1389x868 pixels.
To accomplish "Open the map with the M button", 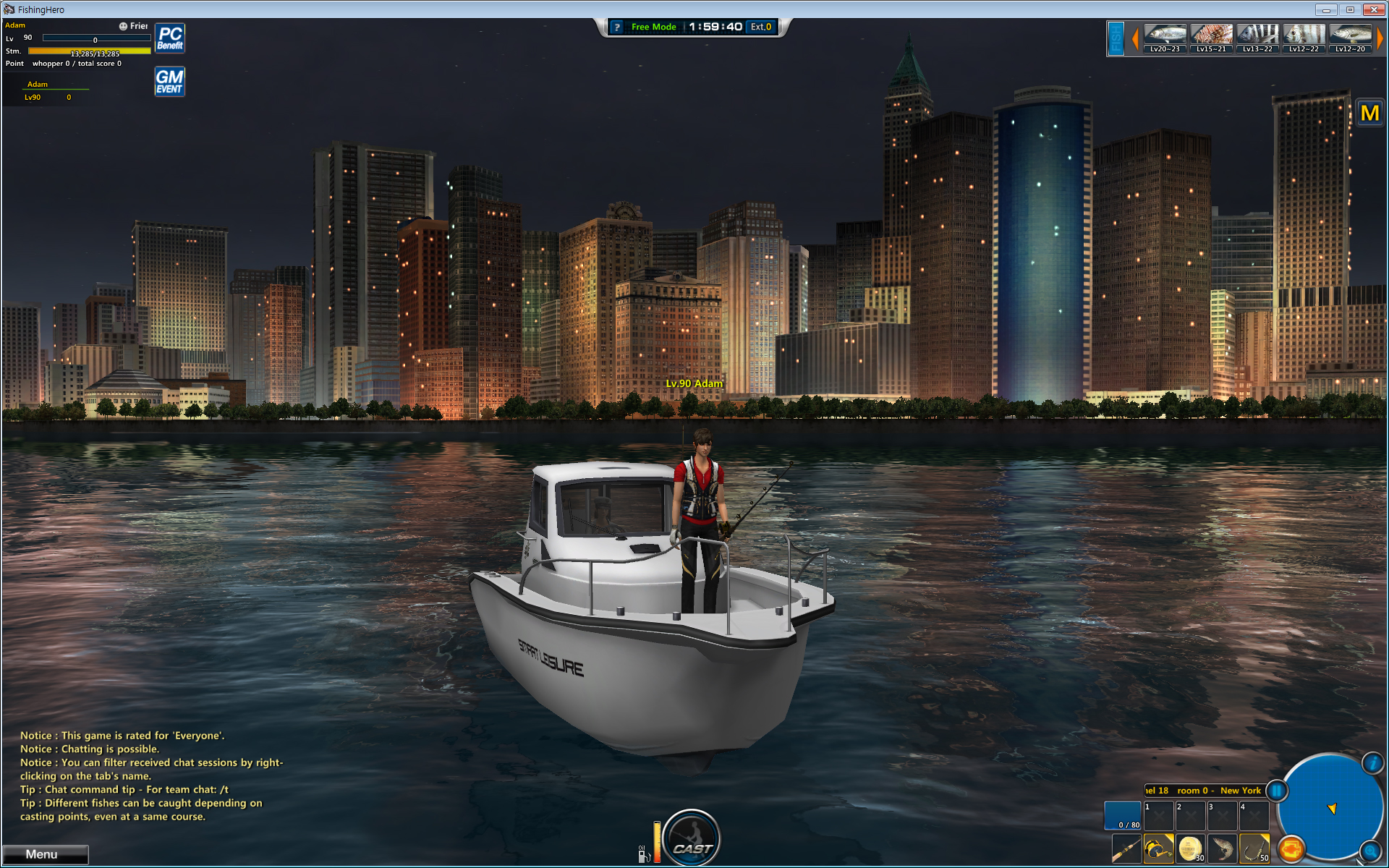I will pos(1369,114).
